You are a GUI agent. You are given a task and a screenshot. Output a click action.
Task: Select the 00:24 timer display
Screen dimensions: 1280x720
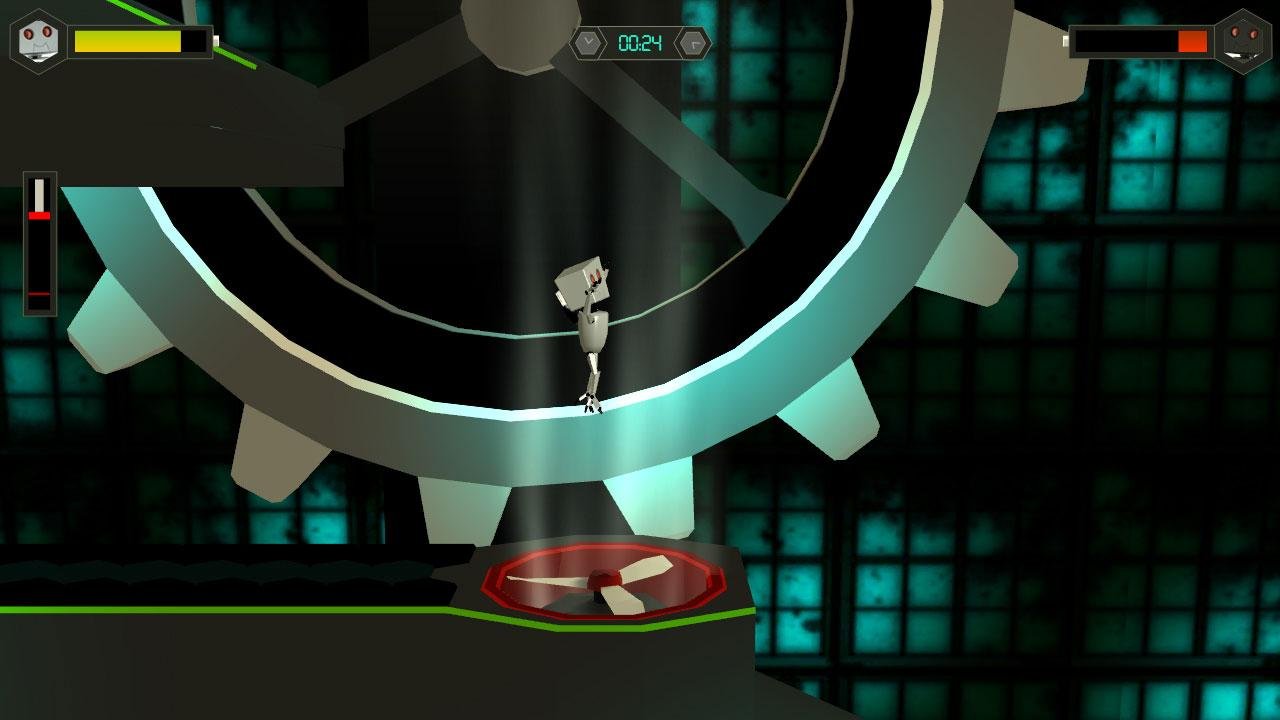coord(641,42)
